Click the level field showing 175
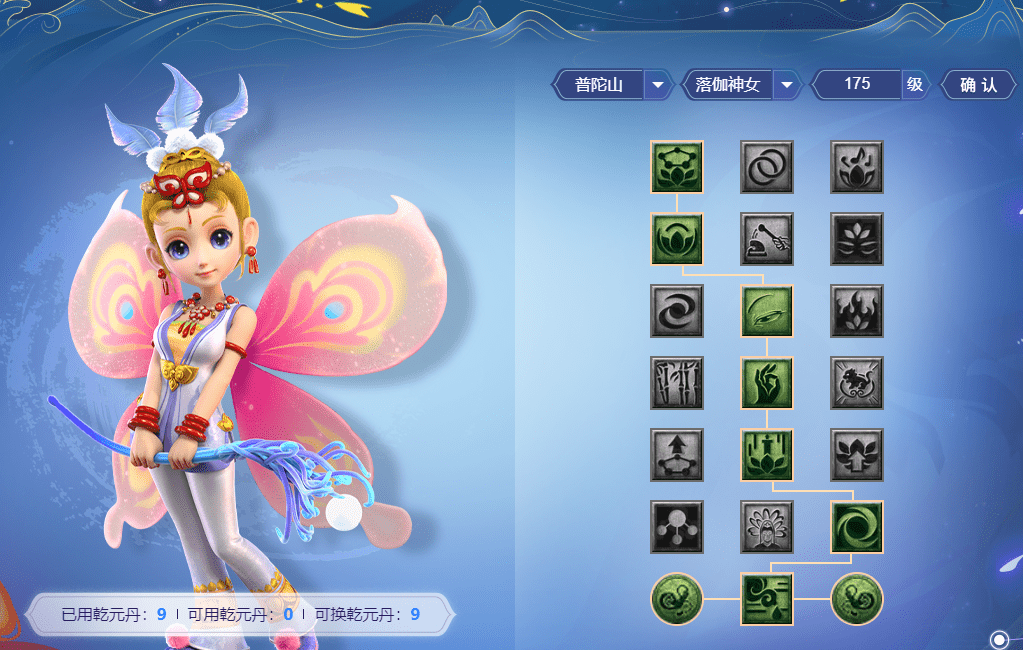The width and height of the screenshot is (1023, 650). tap(857, 85)
